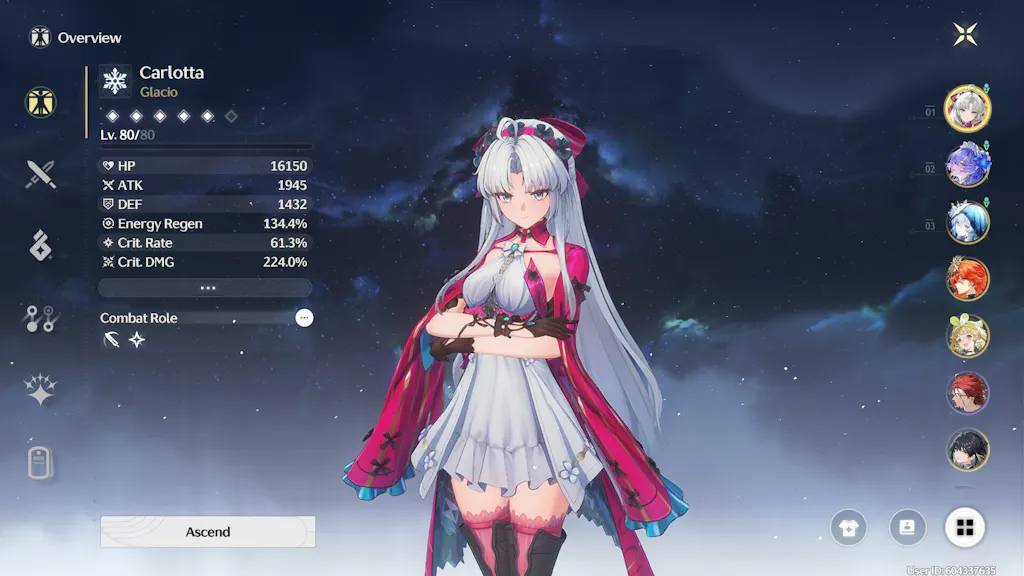1024x576 pixels.
Task: Expand the full stats list with the three-dot bar
Action: [x=205, y=288]
